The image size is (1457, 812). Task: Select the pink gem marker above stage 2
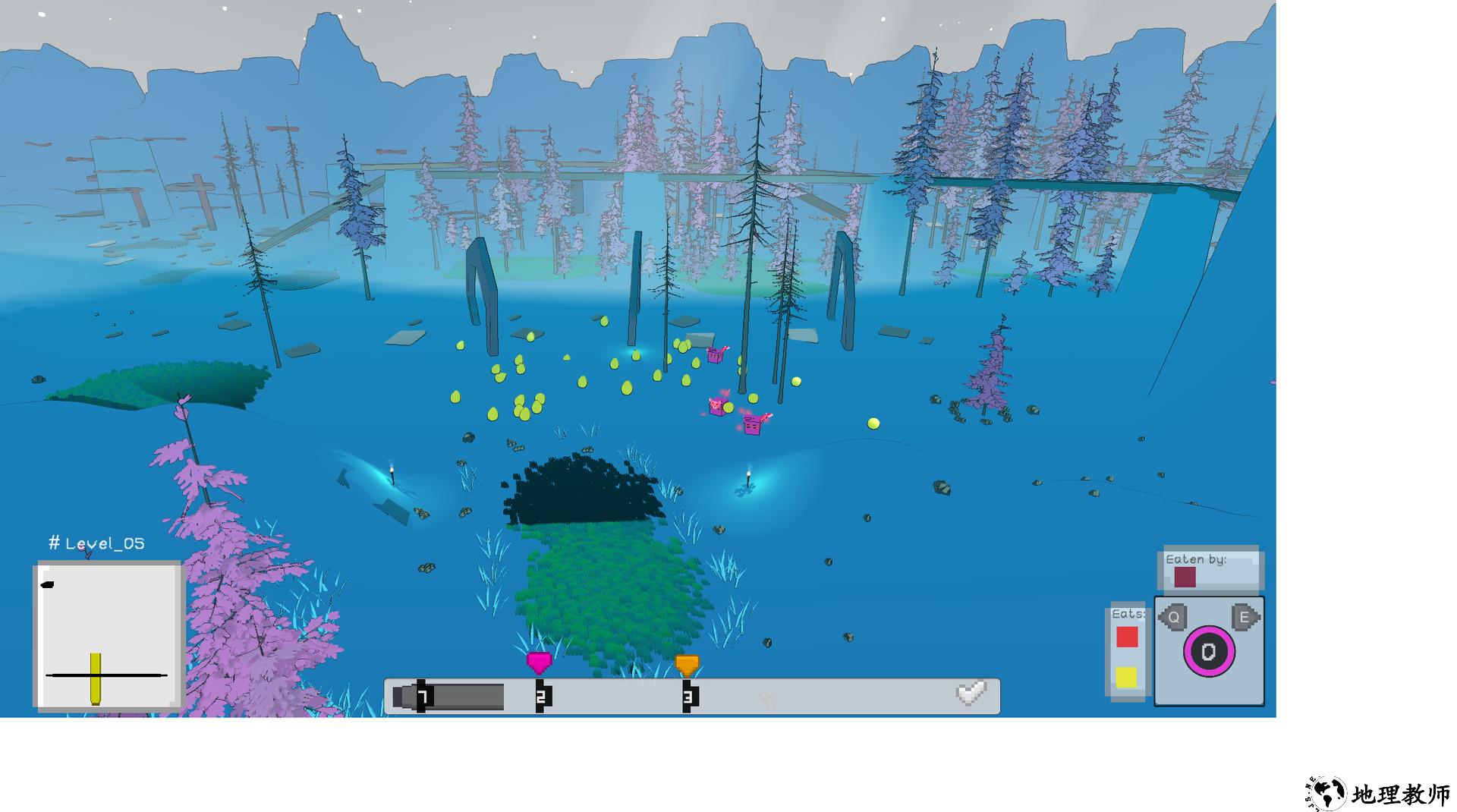coord(538,663)
